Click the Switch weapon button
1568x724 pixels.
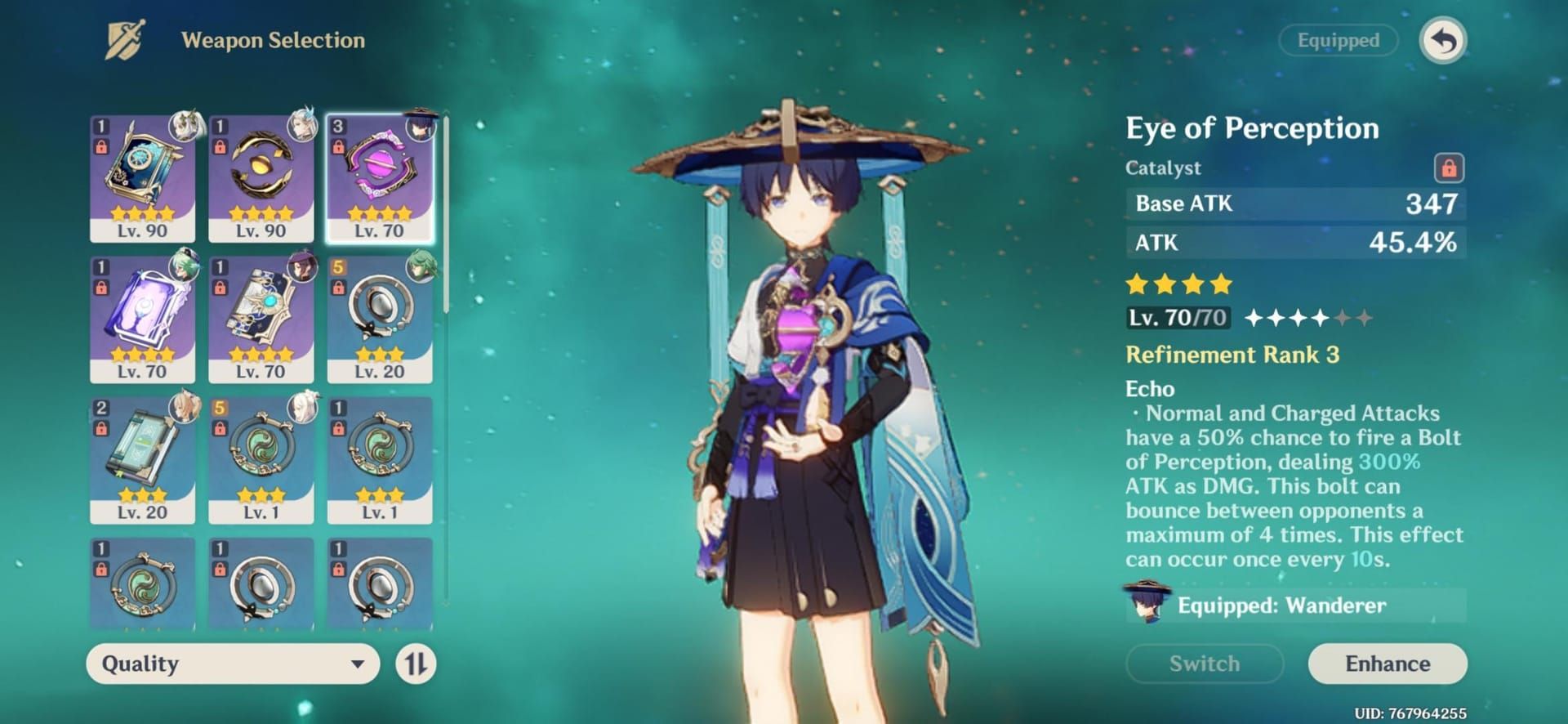1204,664
